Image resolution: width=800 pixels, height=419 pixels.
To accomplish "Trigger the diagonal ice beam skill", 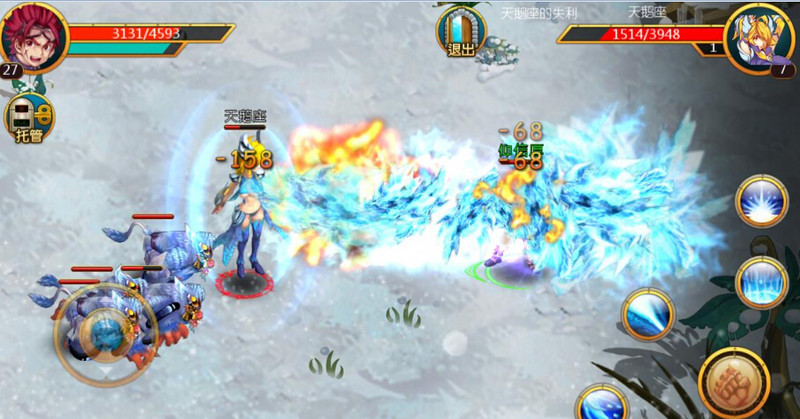I will (x=649, y=316).
